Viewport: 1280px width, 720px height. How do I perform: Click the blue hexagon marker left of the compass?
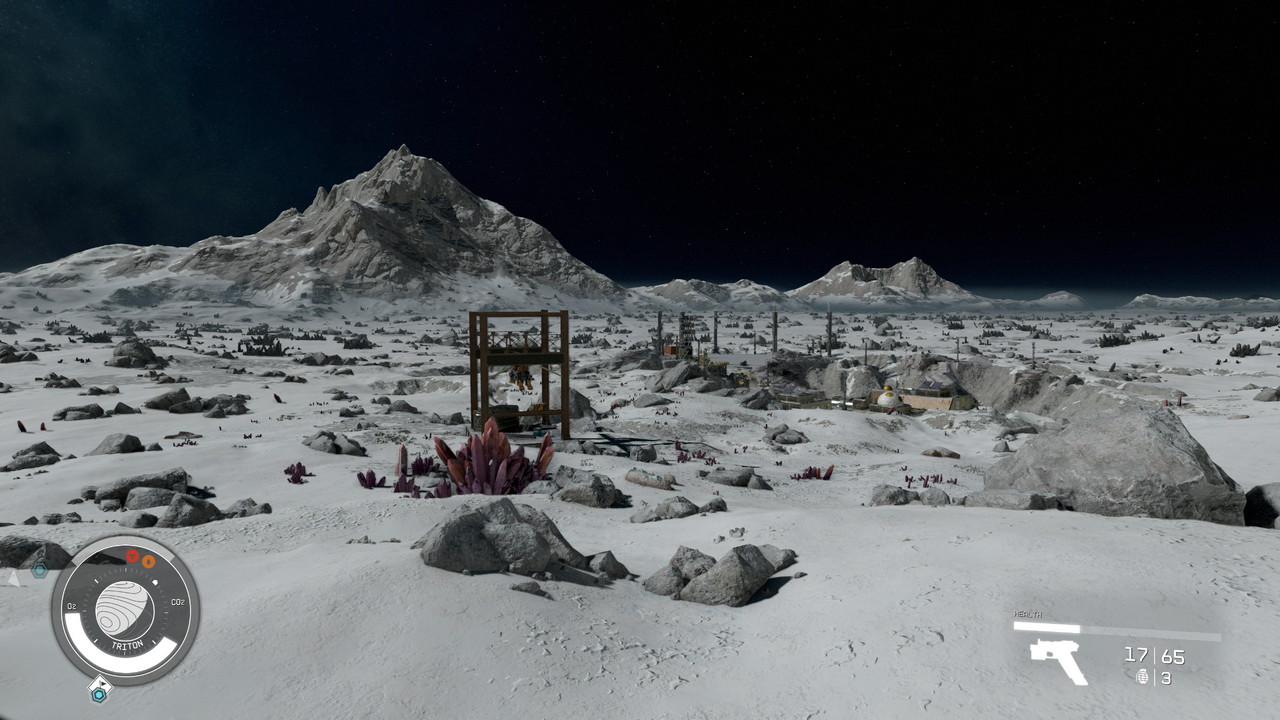[x=39, y=571]
